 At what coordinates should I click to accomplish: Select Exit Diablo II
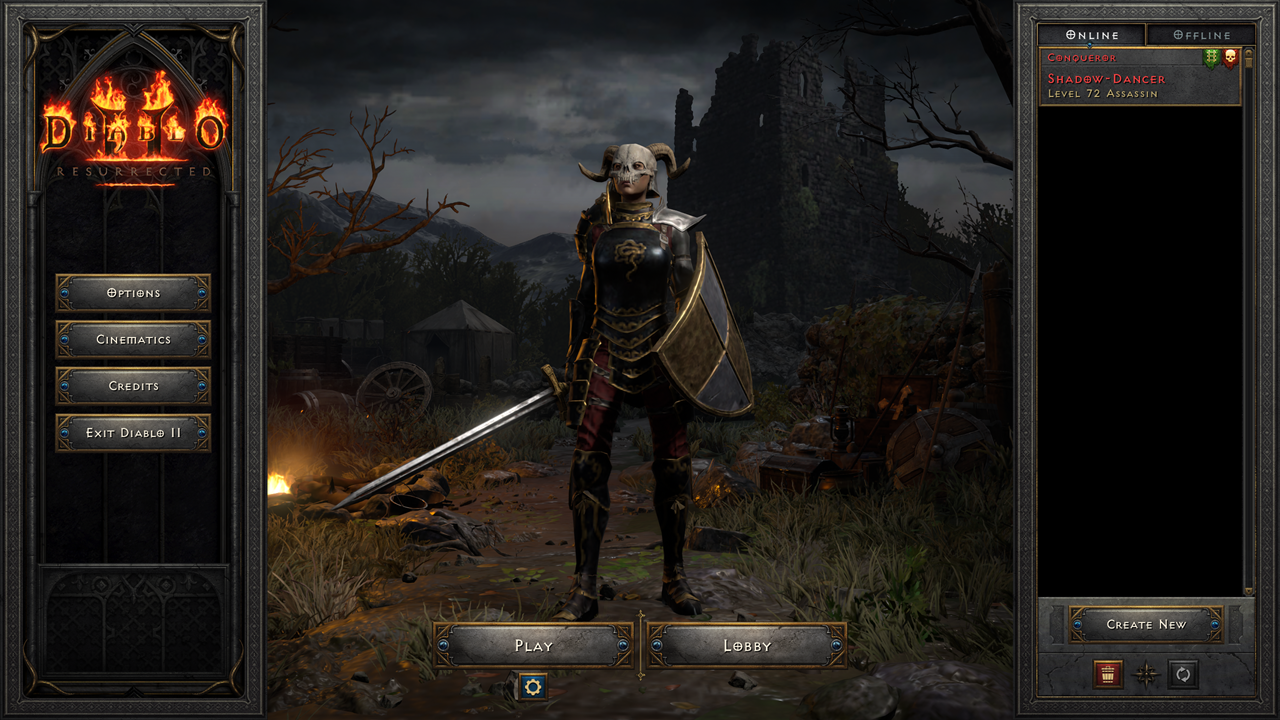click(x=134, y=433)
